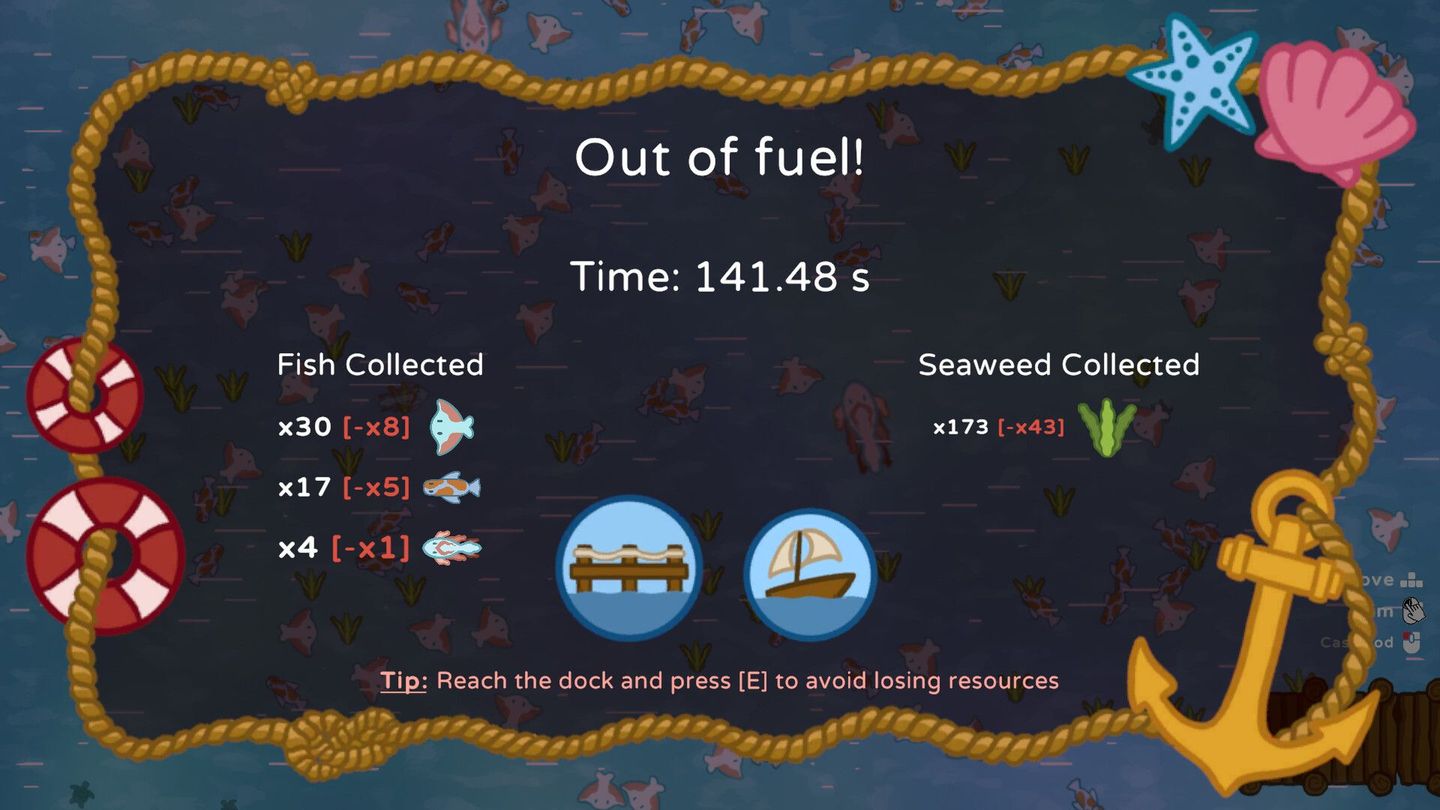This screenshot has width=1440, height=810.
Task: Click the green seaweed icon
Action: [x=1106, y=427]
